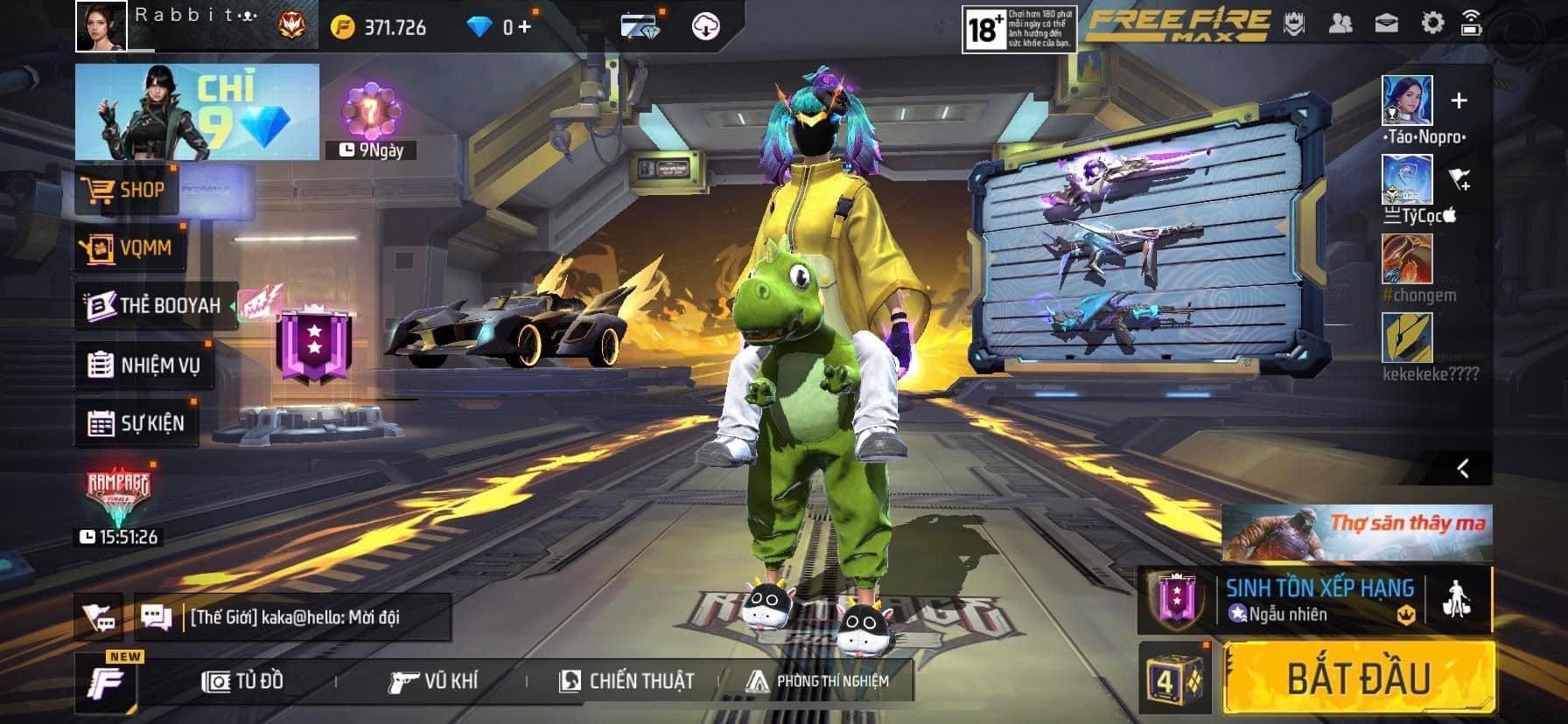Viewport: 1568px width, 724px height.
Task: Open the Thợ săn thây ma banner
Action: pos(1356,533)
